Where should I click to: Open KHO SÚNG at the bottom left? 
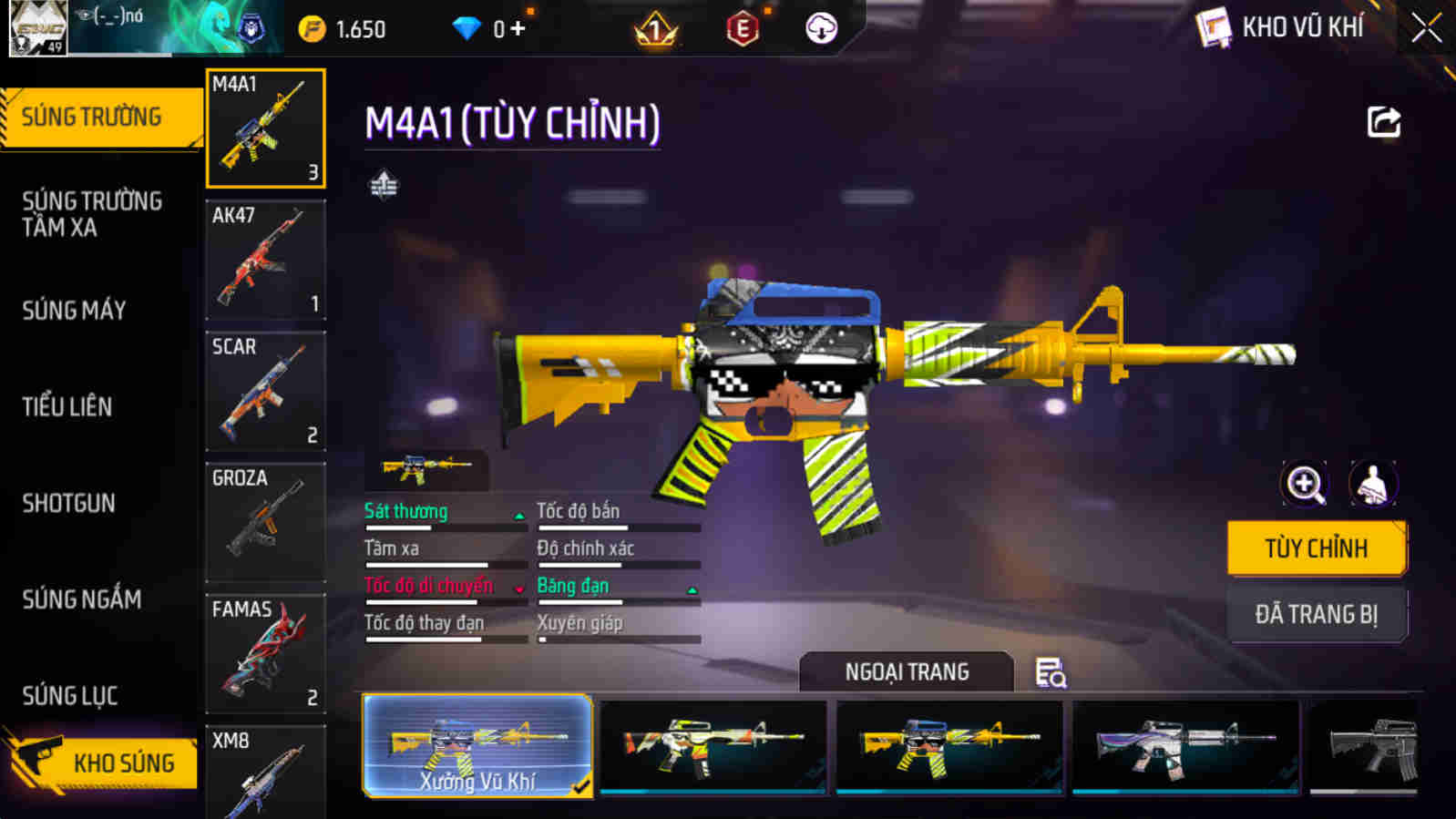pos(122,763)
